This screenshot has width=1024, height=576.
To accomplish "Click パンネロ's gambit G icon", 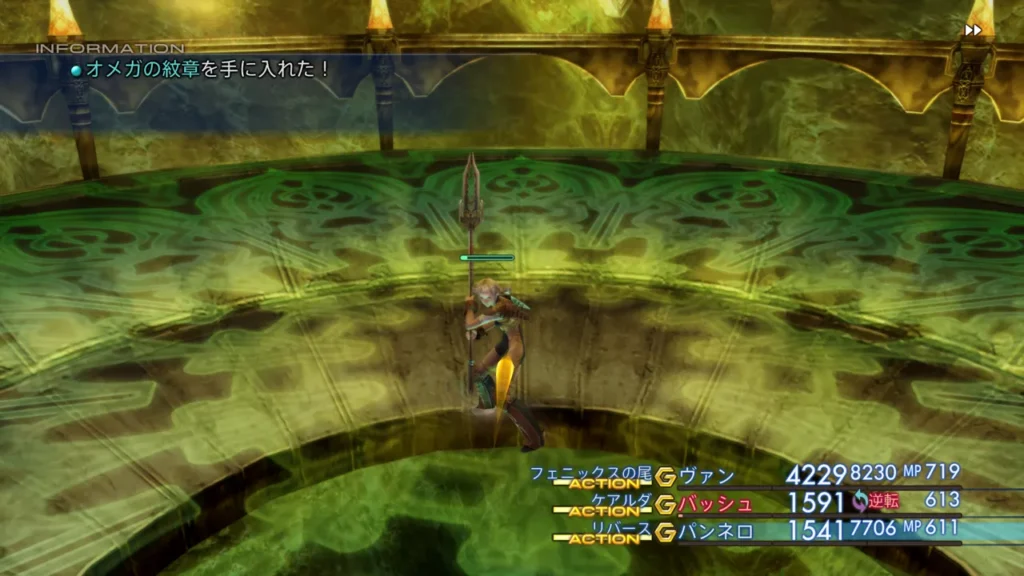I will (666, 532).
